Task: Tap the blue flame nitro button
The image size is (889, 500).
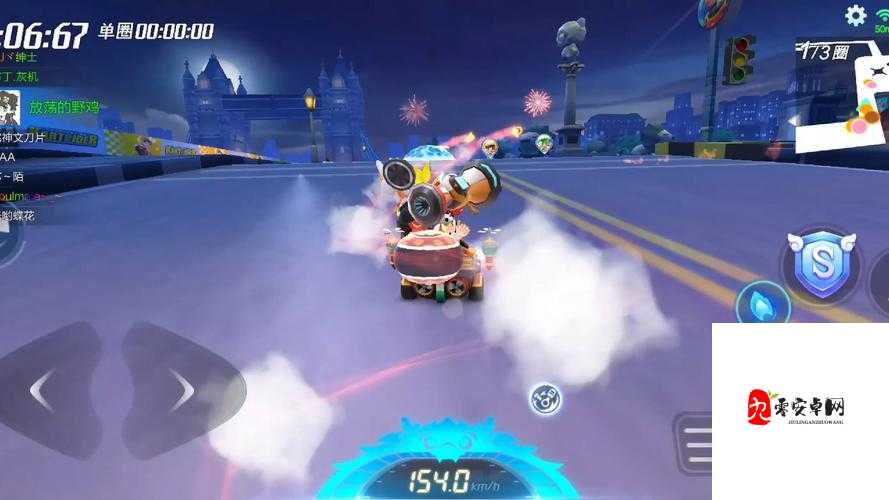Action: (762, 304)
